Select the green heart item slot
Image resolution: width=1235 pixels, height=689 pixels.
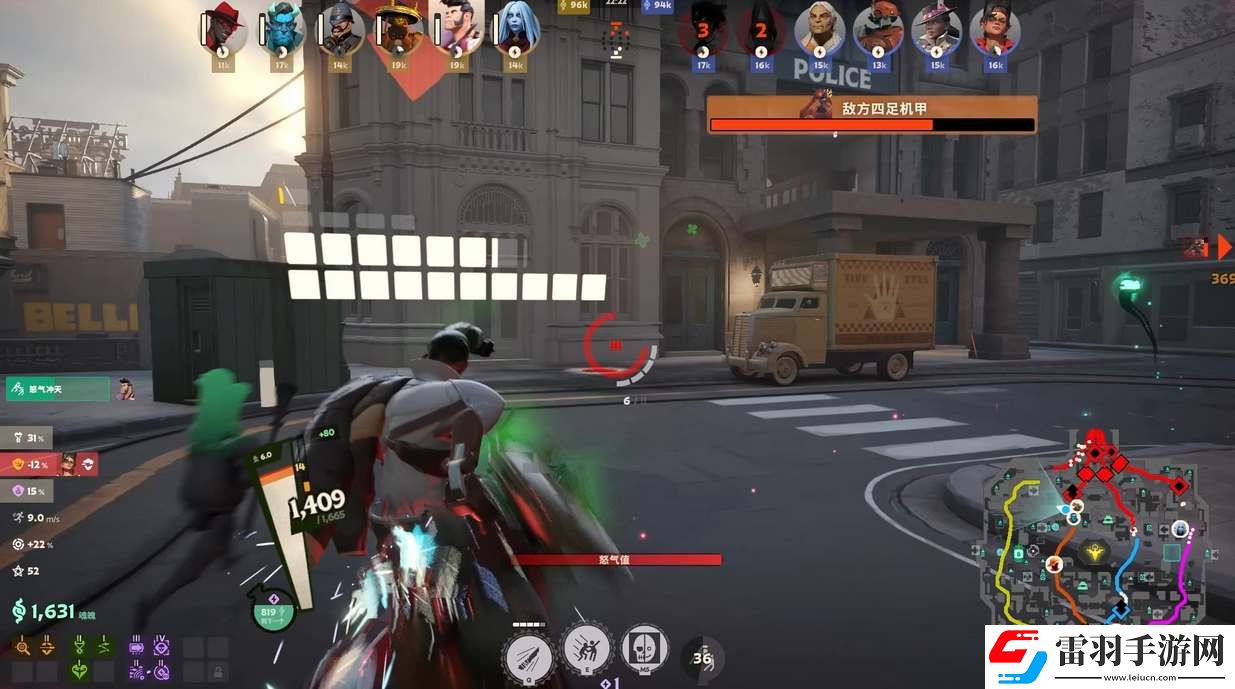[80, 670]
